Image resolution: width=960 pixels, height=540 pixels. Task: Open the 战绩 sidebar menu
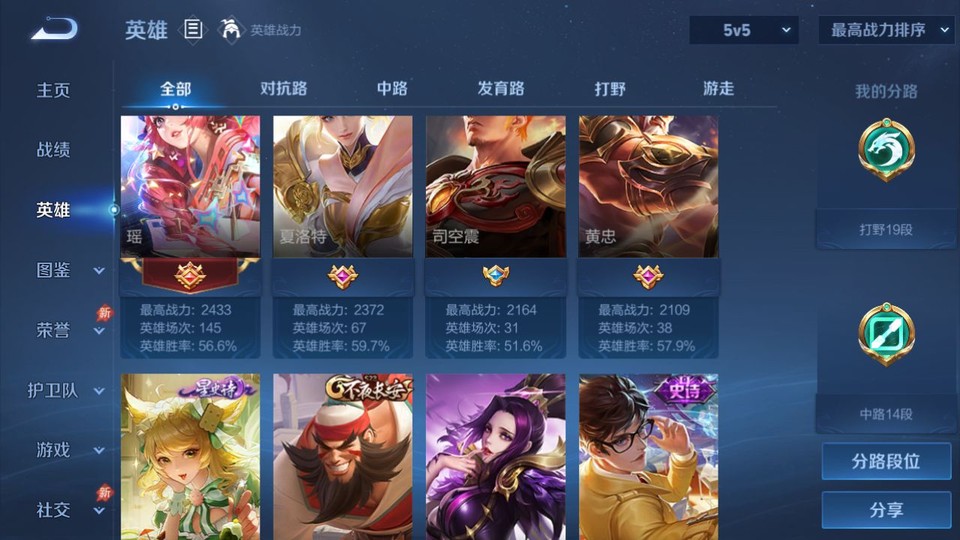54,150
